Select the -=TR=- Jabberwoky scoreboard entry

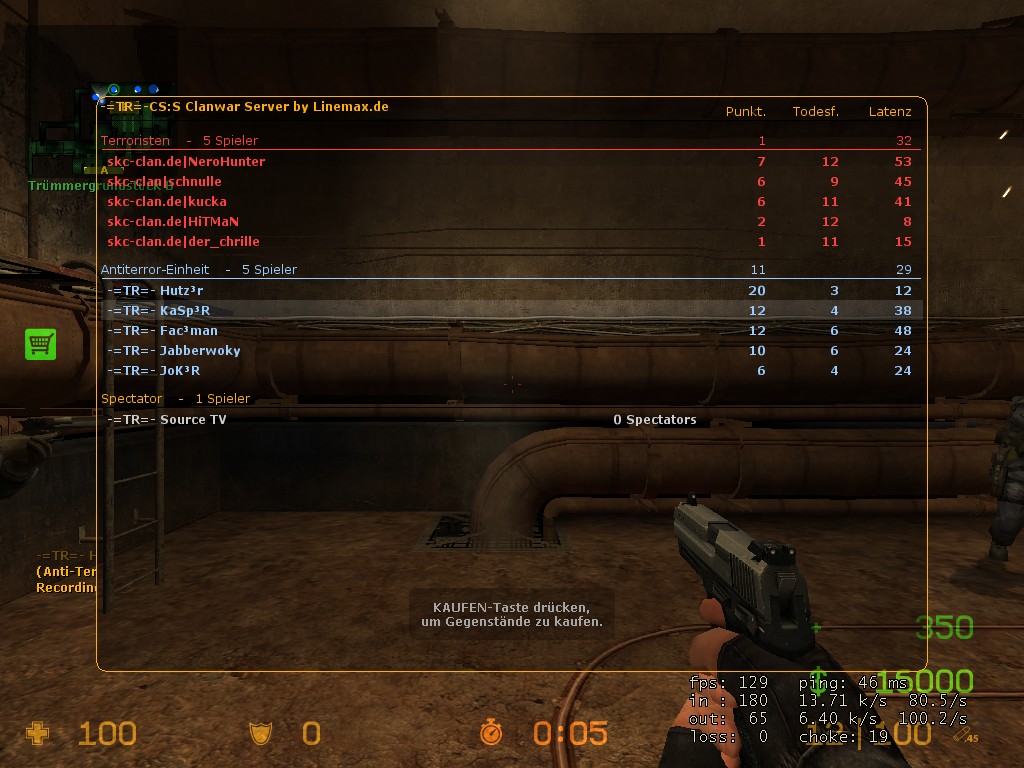pos(173,350)
